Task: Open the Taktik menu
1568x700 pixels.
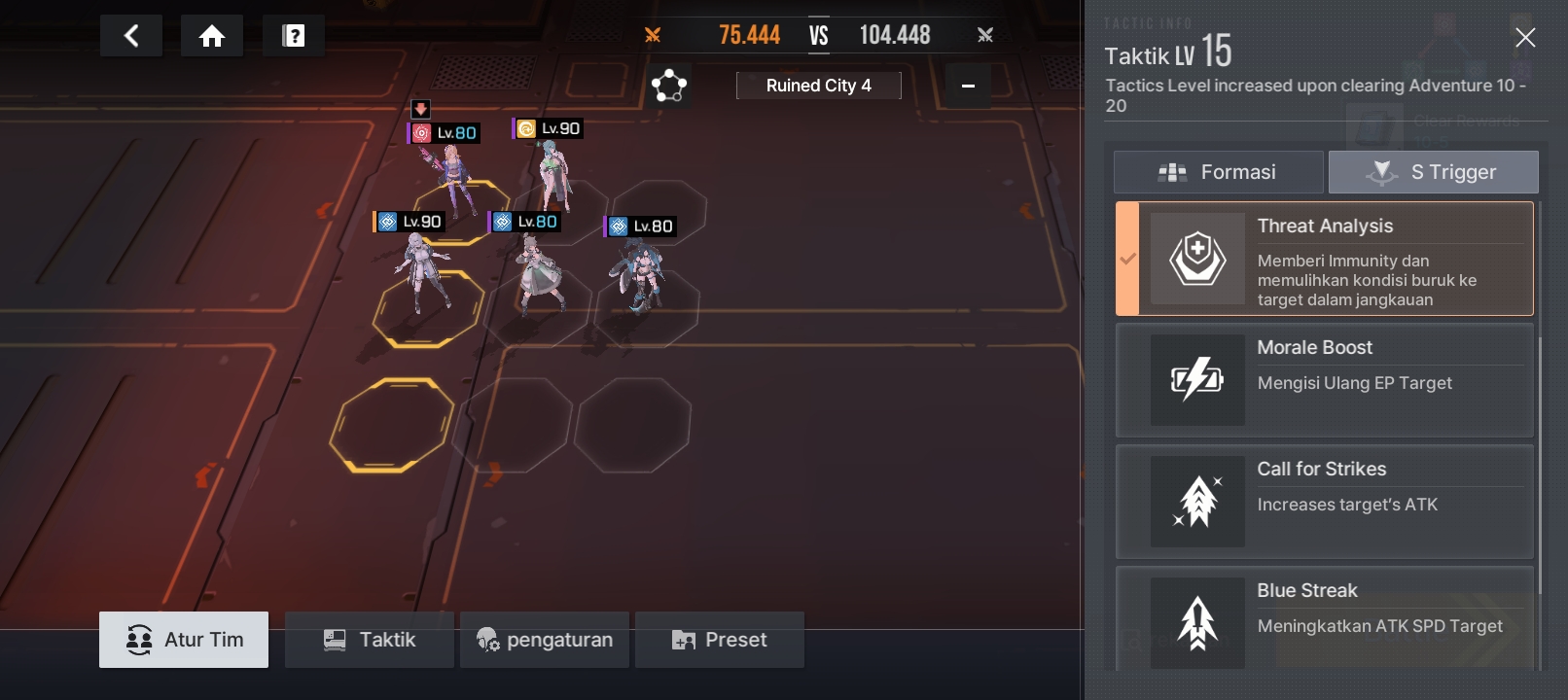Action: point(369,640)
